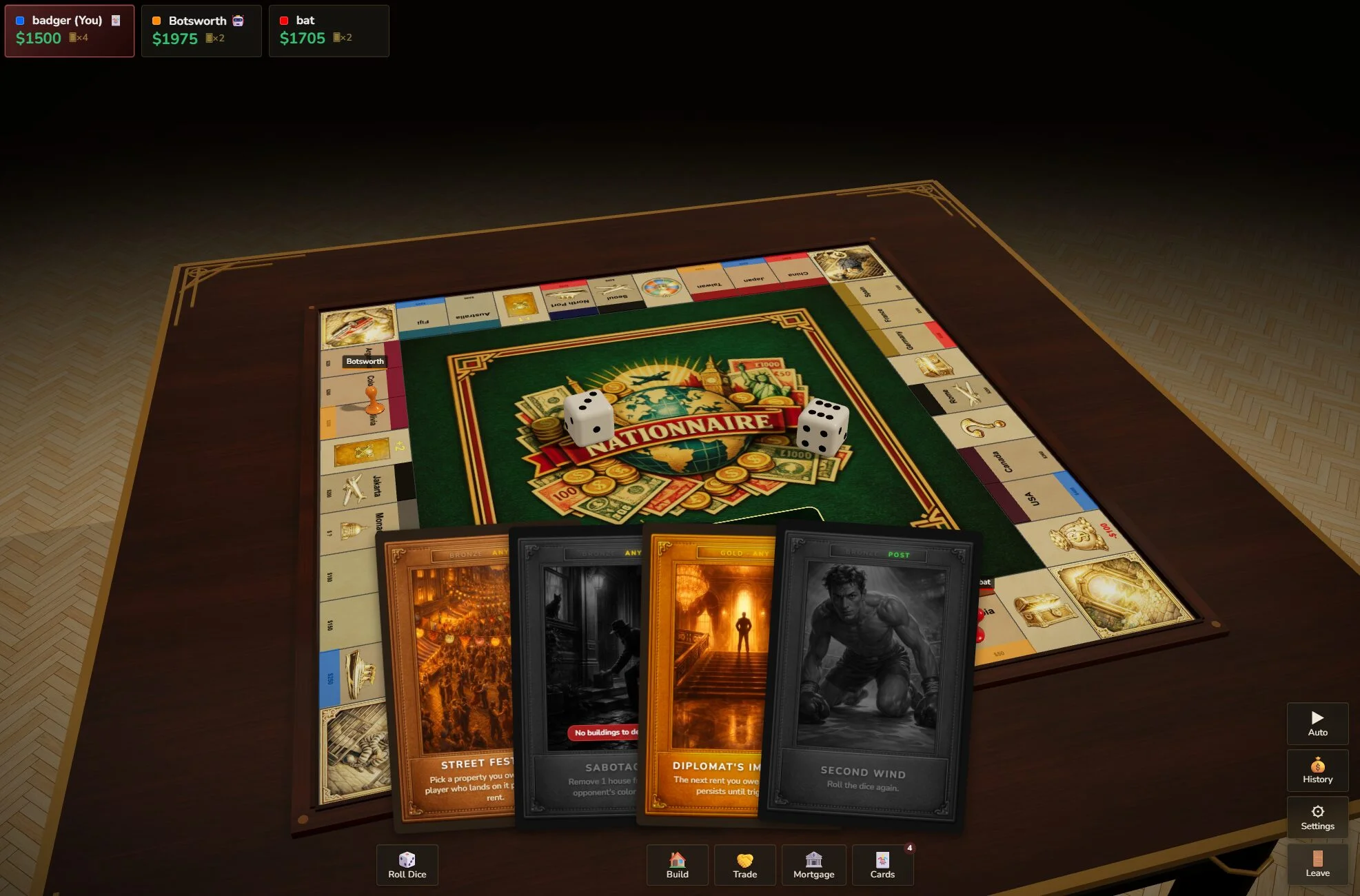Click the Roll Dice button

coord(407,865)
